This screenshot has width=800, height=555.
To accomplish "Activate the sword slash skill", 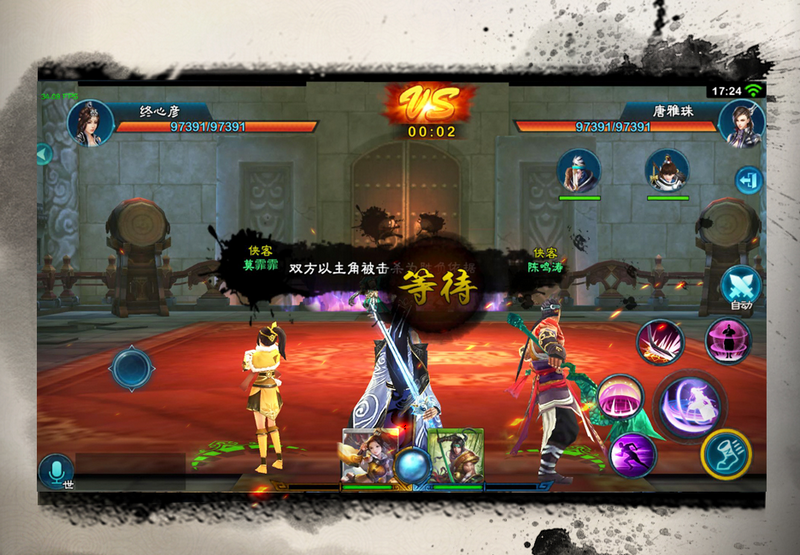I will point(661,342).
